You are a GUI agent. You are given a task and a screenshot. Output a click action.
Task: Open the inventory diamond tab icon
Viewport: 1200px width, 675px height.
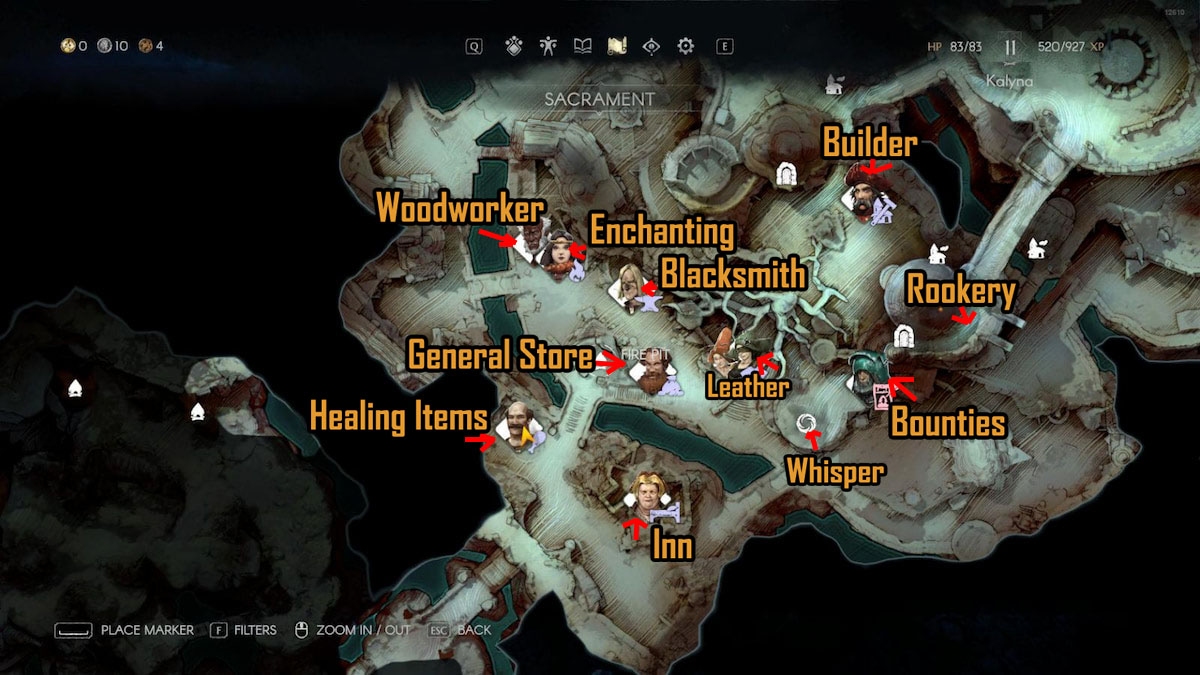point(514,46)
